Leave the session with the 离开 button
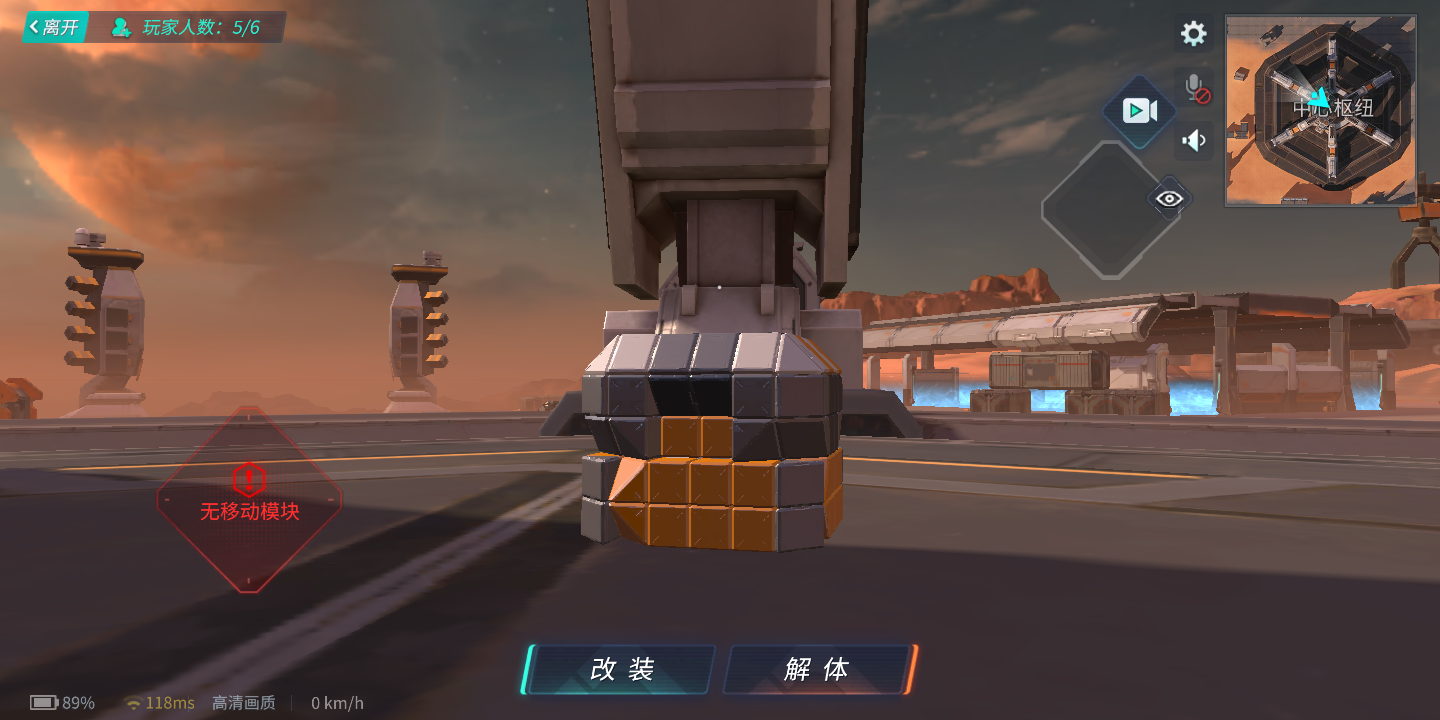Image resolution: width=1440 pixels, height=720 pixels. pos(54,27)
